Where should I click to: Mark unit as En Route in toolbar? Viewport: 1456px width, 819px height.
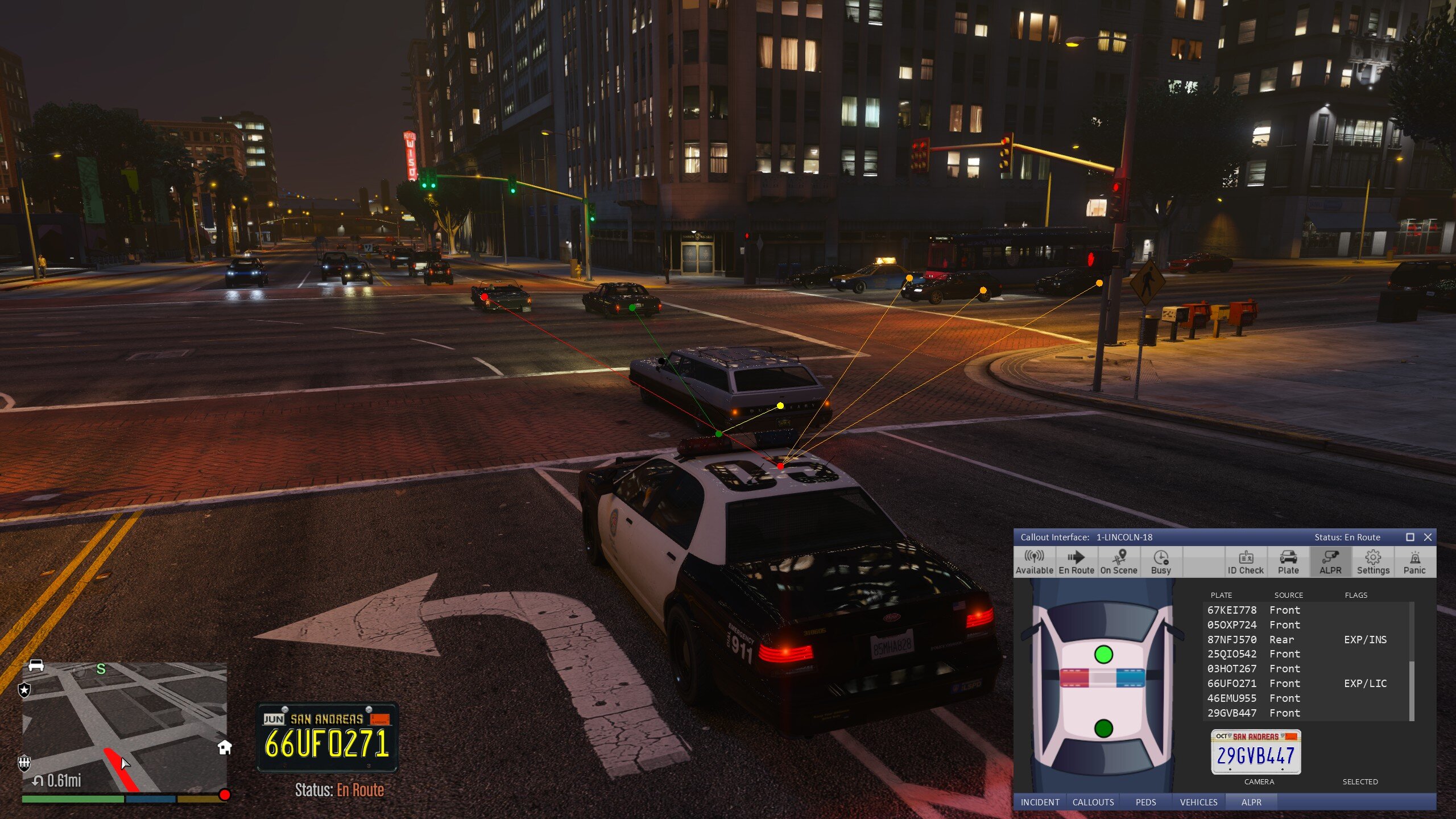tap(1076, 562)
